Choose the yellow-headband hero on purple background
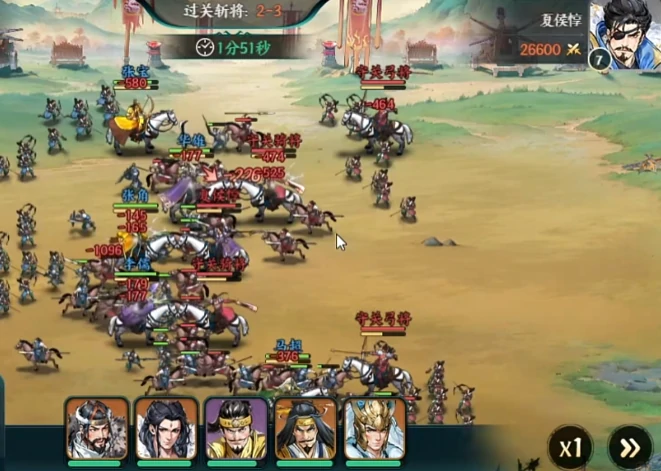 click(x=236, y=429)
